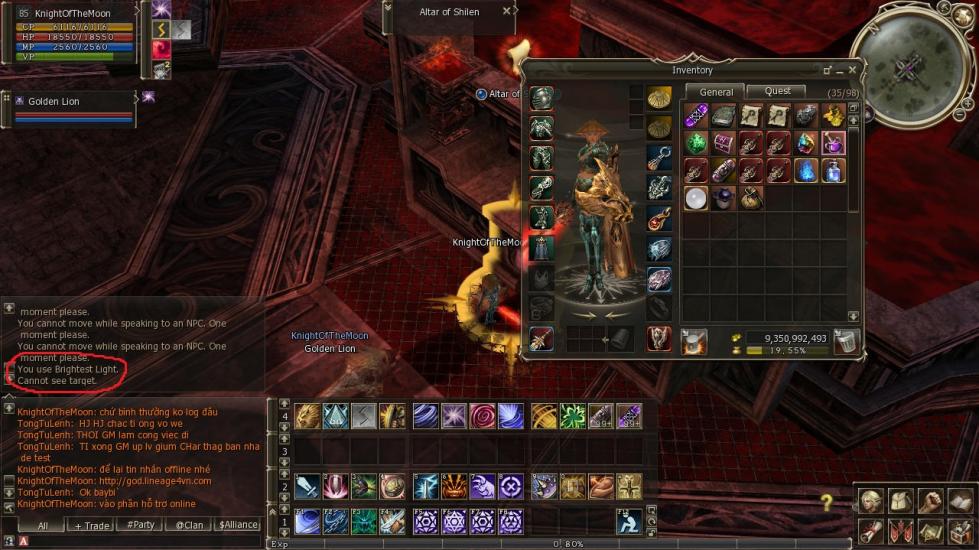This screenshot has width=979, height=550.
Task: Click the inventory trash can button
Action: coord(846,341)
